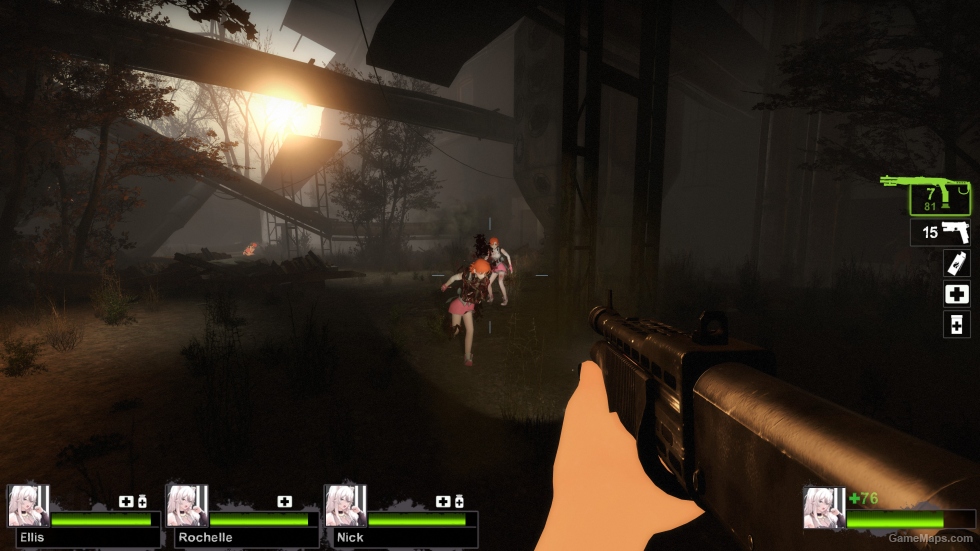Choose Nick's teammate portrait

tap(345, 506)
